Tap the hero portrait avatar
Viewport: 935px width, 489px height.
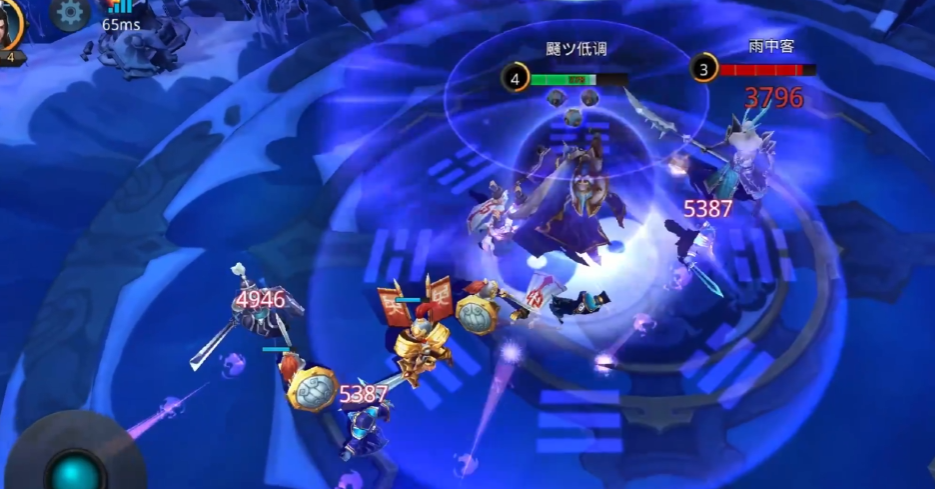pos(9,24)
